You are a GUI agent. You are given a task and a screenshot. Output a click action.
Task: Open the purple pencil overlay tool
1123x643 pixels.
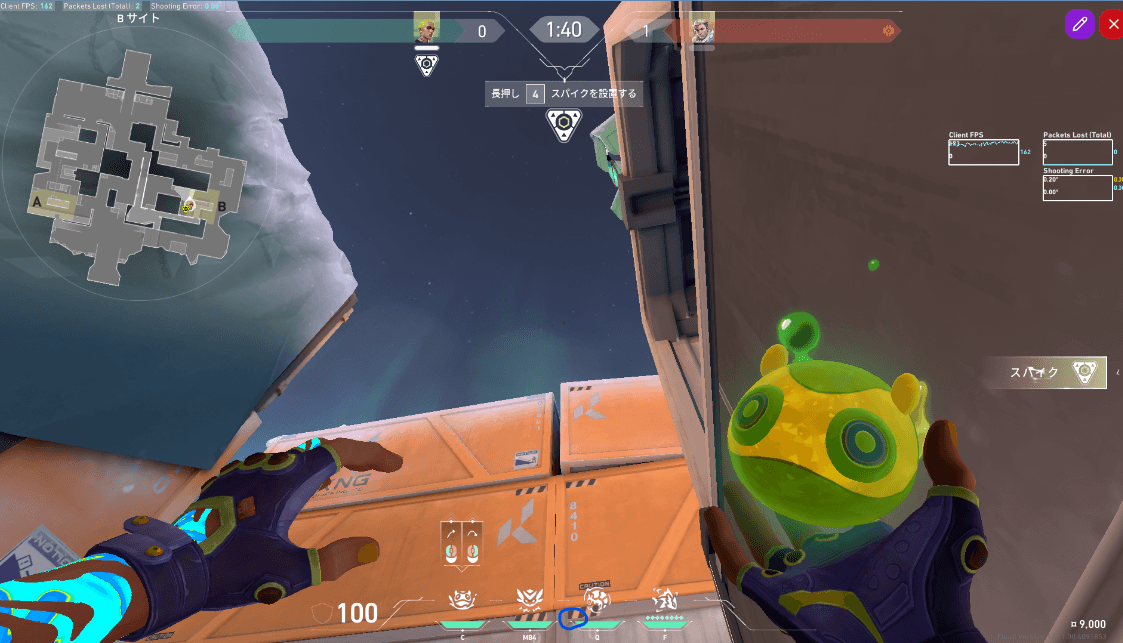coord(1078,25)
